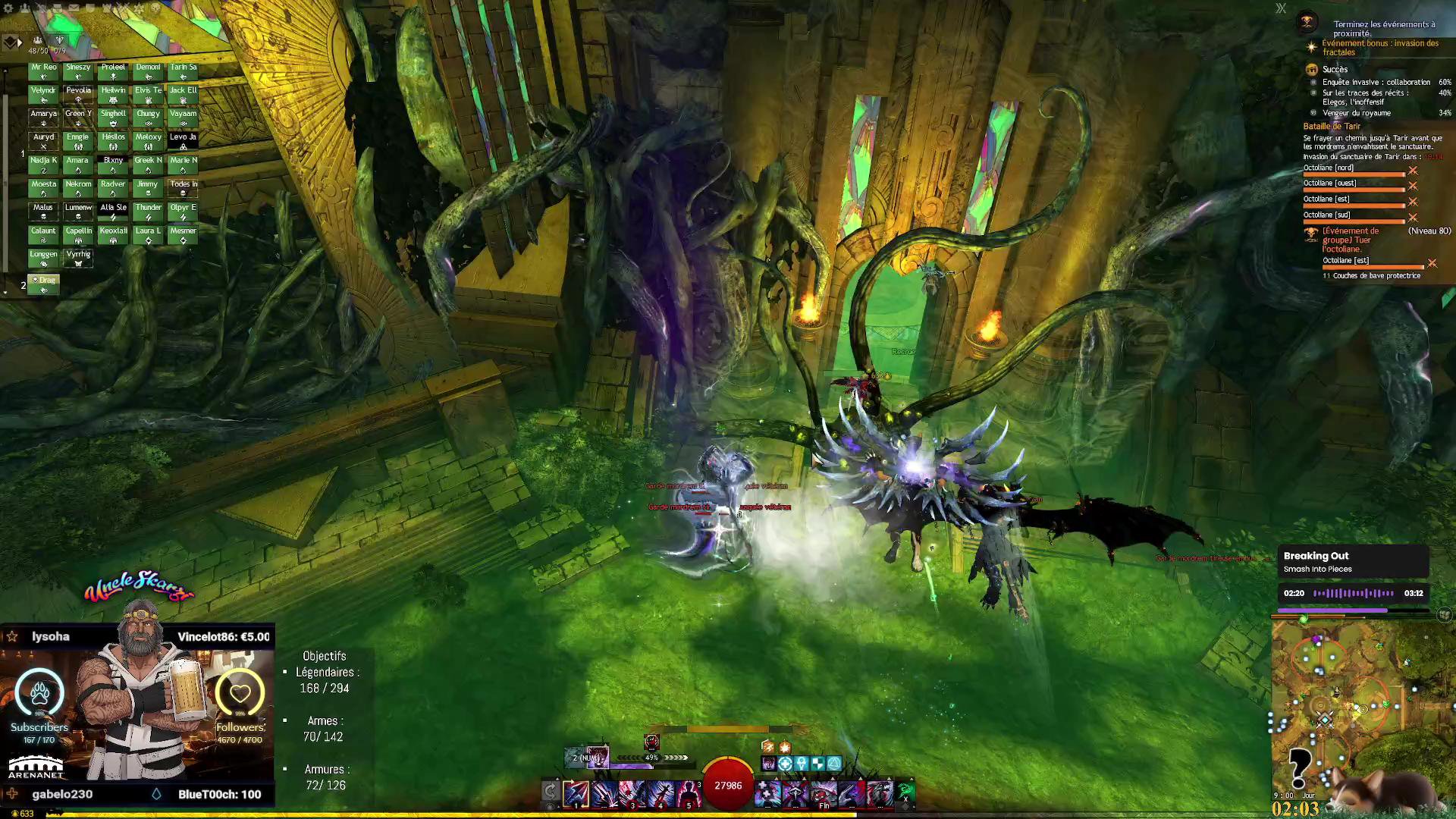Select the Succès achievements tracker header

point(1335,69)
